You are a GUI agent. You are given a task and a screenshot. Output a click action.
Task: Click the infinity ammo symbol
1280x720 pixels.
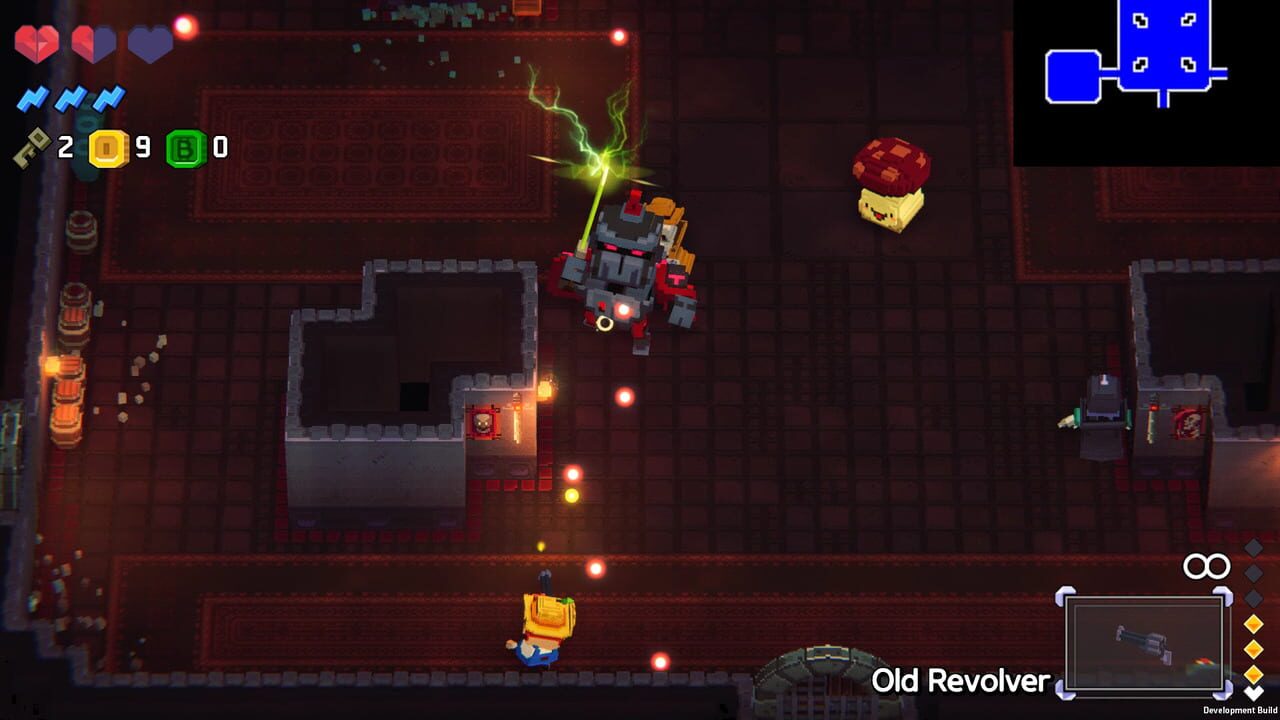tap(1207, 566)
